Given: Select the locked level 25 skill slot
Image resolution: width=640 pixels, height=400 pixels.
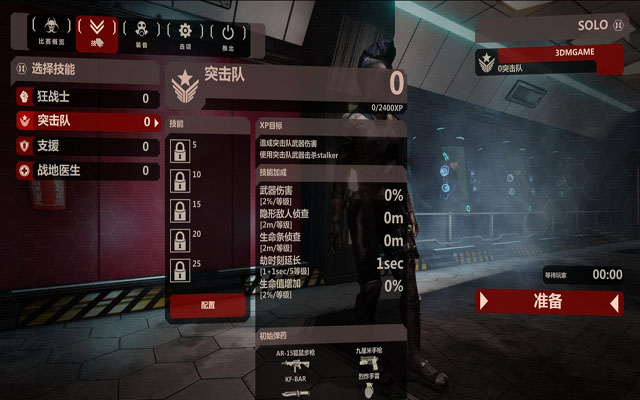Looking at the screenshot, I should pos(179,271).
